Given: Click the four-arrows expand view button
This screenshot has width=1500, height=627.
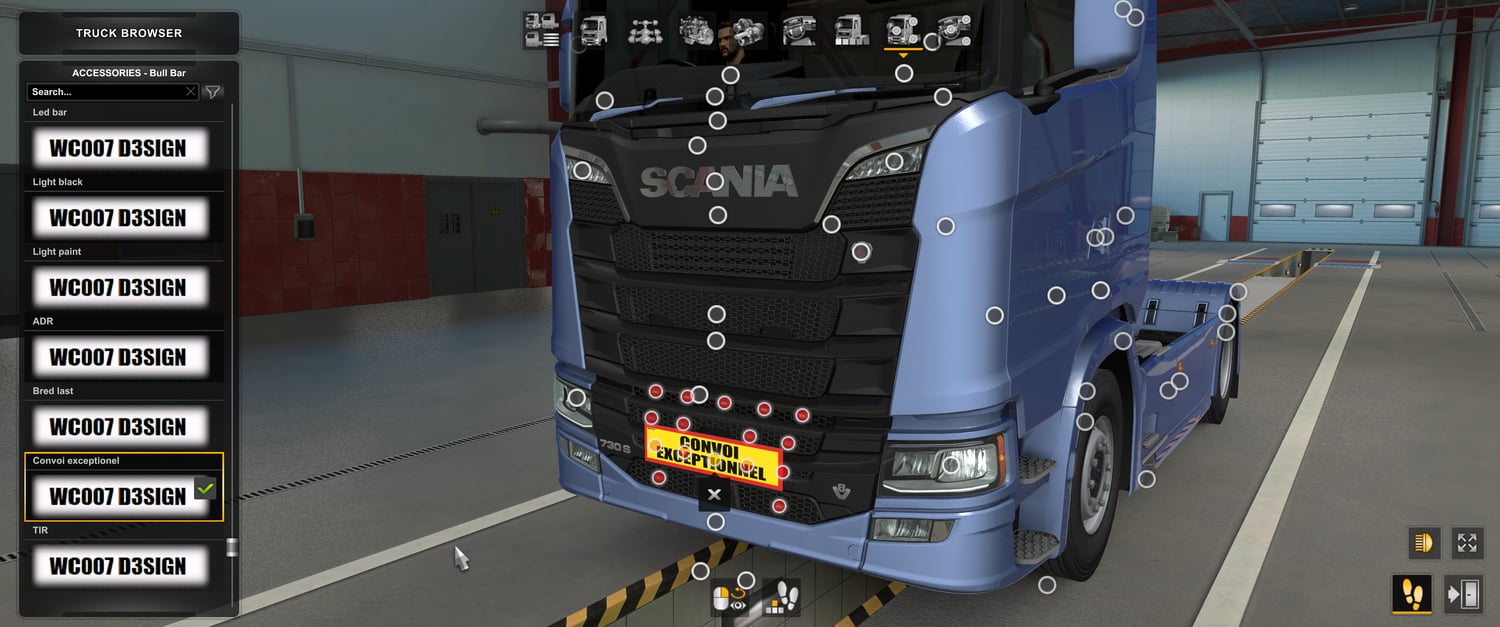Looking at the screenshot, I should point(1466,542).
